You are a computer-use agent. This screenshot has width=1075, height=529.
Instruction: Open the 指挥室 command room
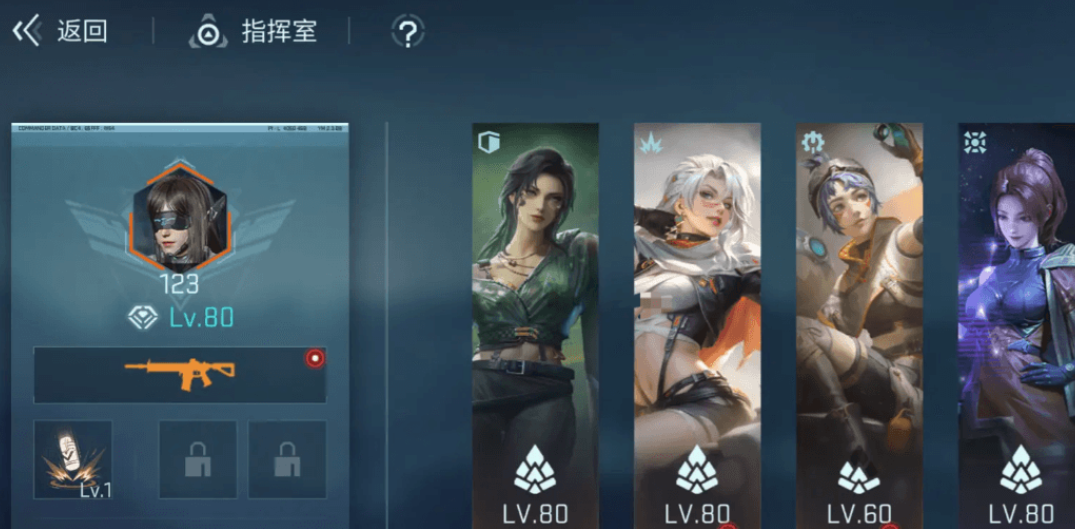tap(254, 32)
